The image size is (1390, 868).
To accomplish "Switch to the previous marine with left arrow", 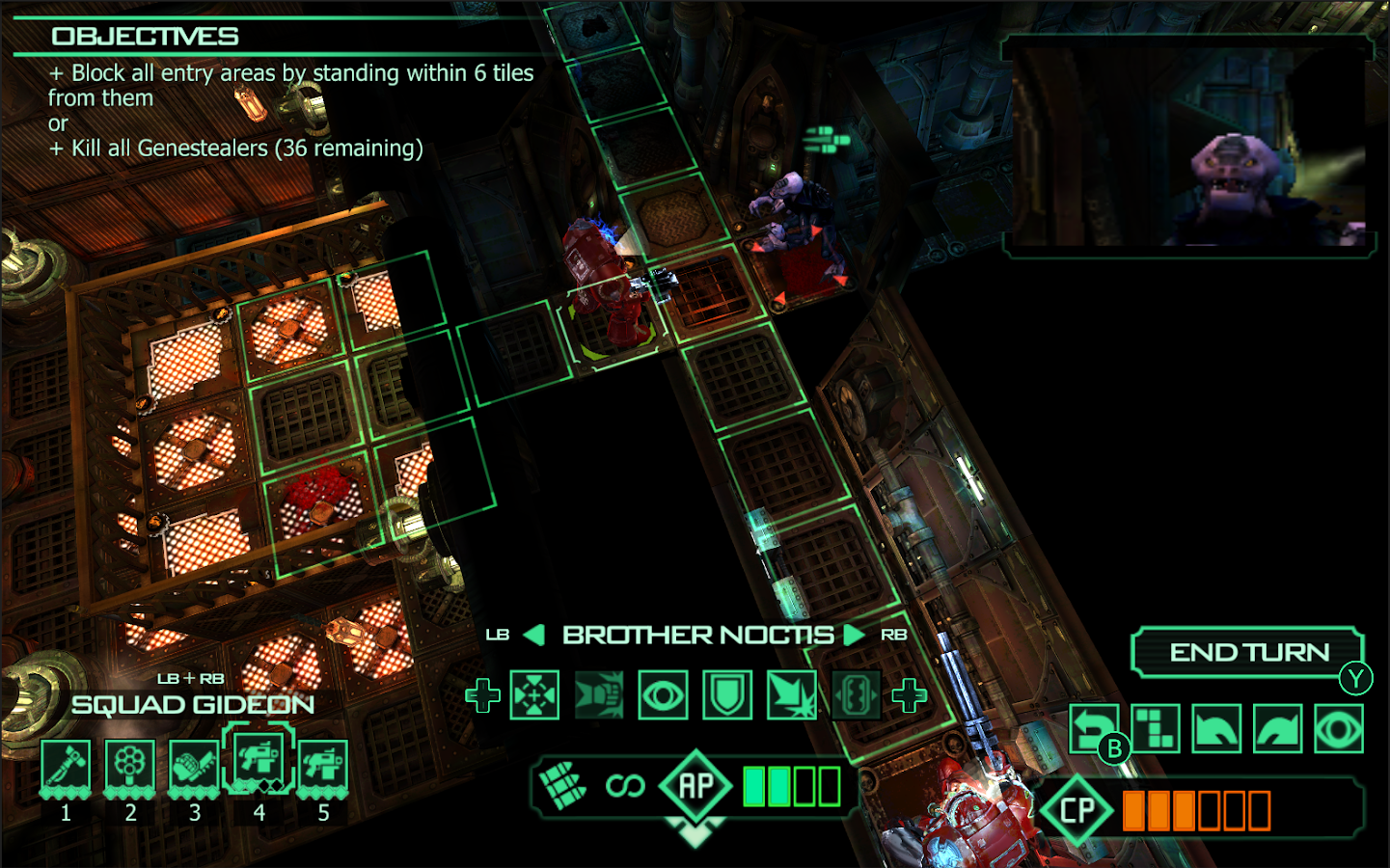I will pyautogui.click(x=533, y=635).
